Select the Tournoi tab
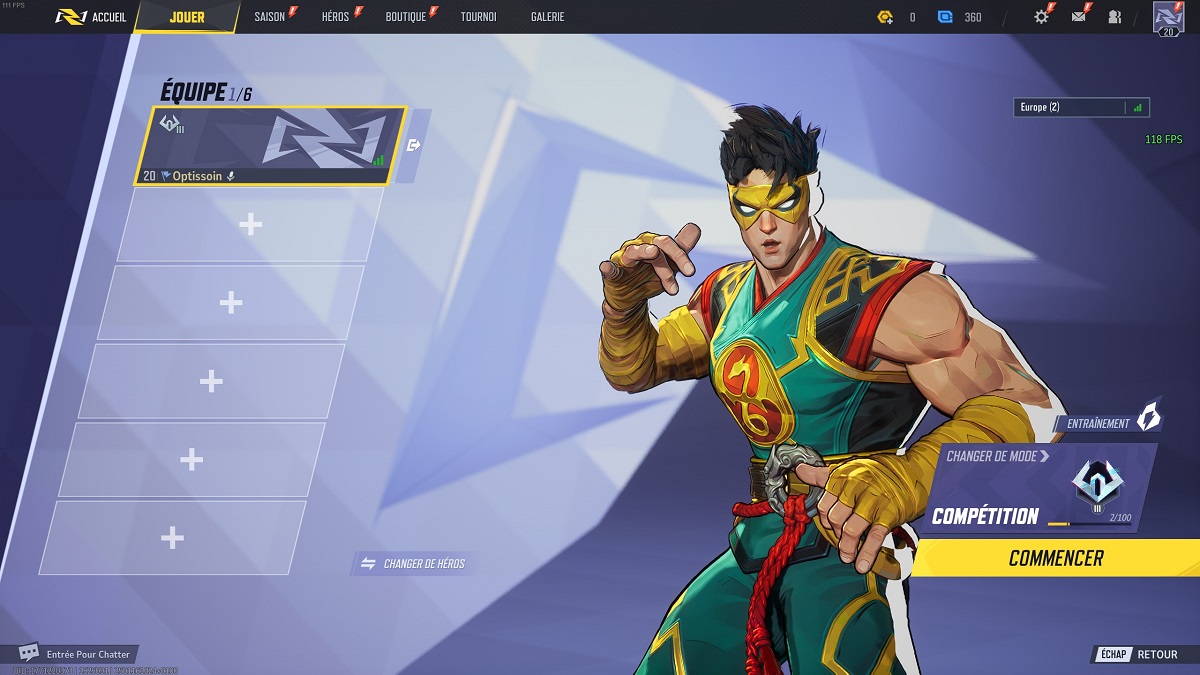Viewport: 1200px width, 675px height. 478,17
